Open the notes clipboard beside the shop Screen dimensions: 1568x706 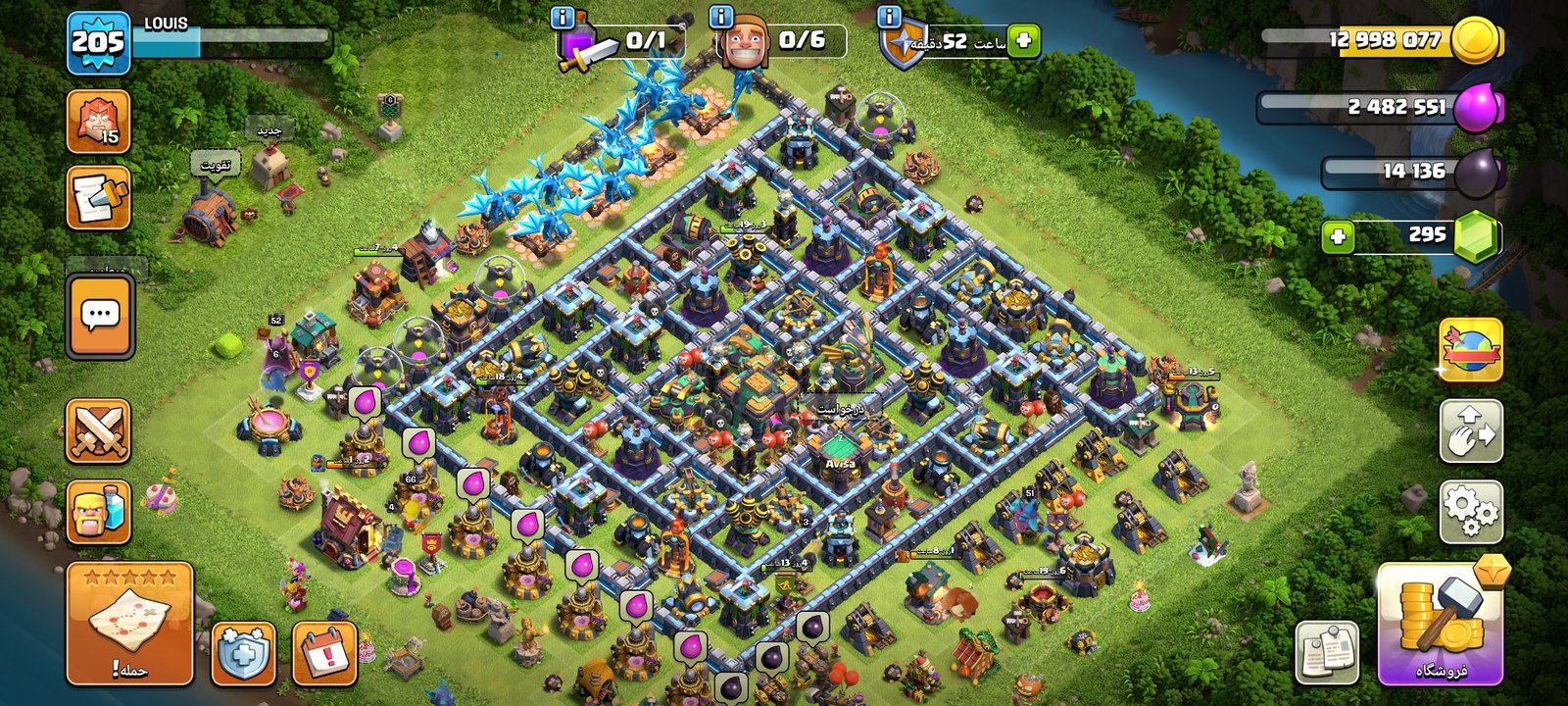1328,652
